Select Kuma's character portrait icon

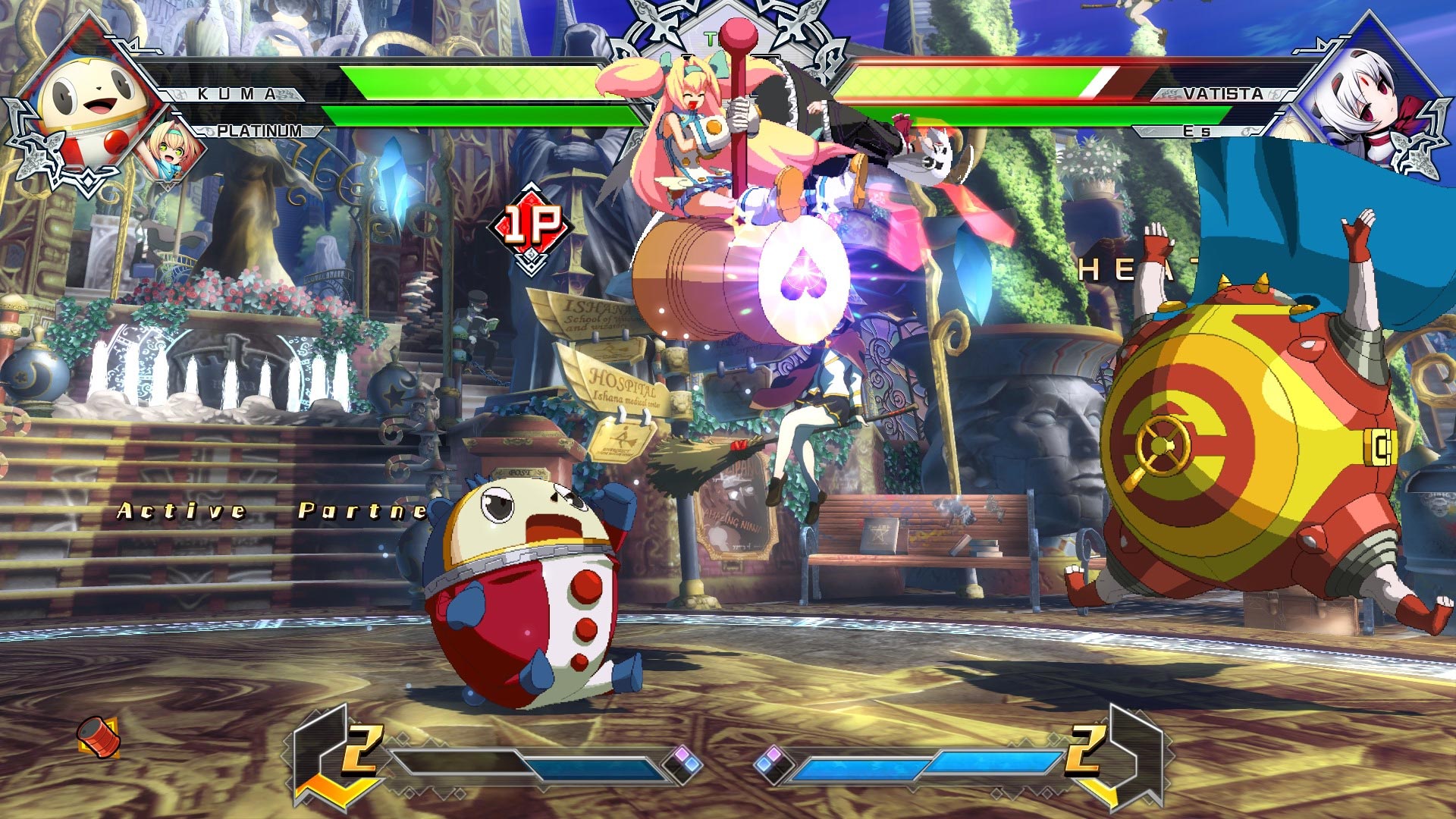(x=91, y=99)
